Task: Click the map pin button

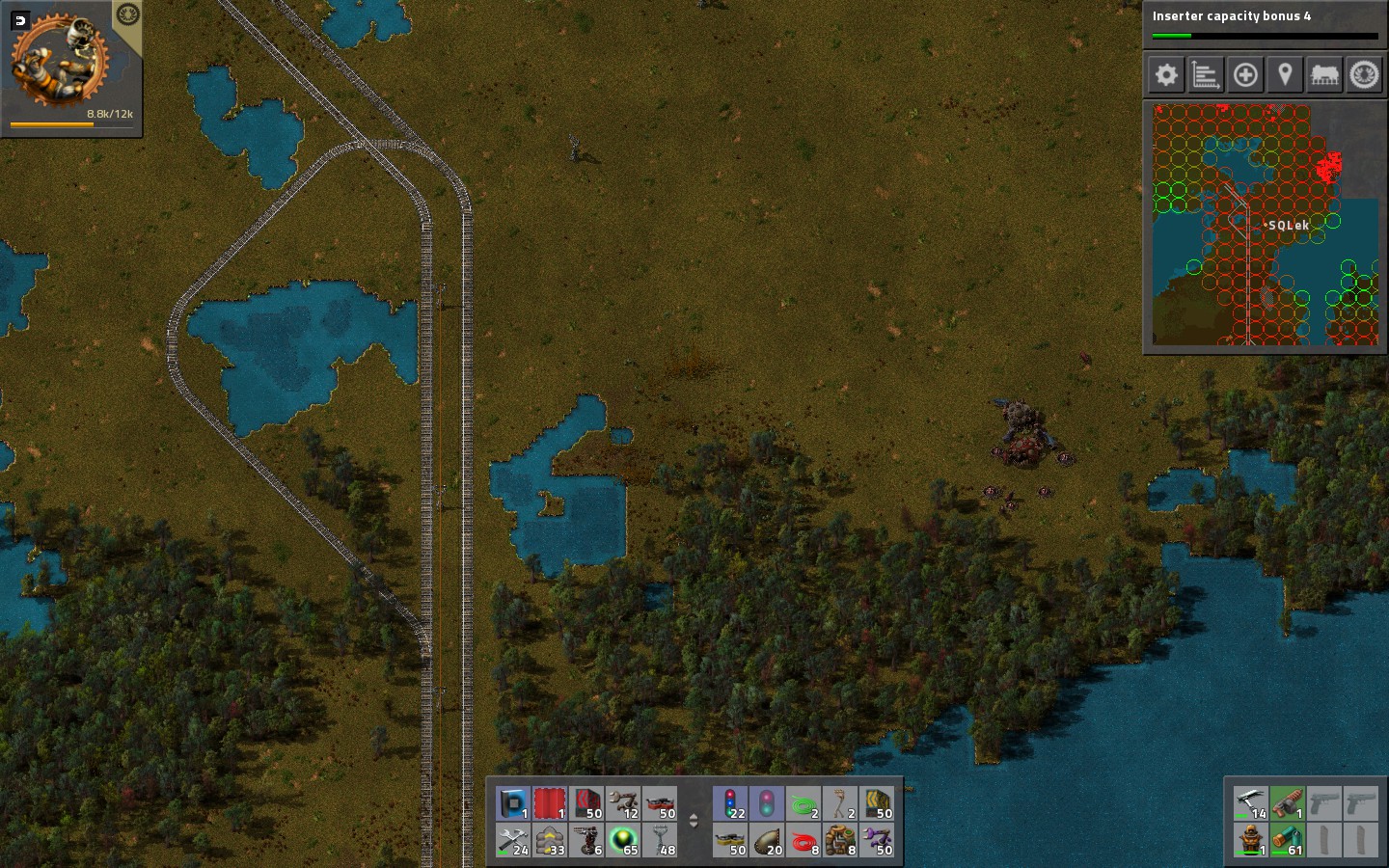Action: tap(1285, 74)
